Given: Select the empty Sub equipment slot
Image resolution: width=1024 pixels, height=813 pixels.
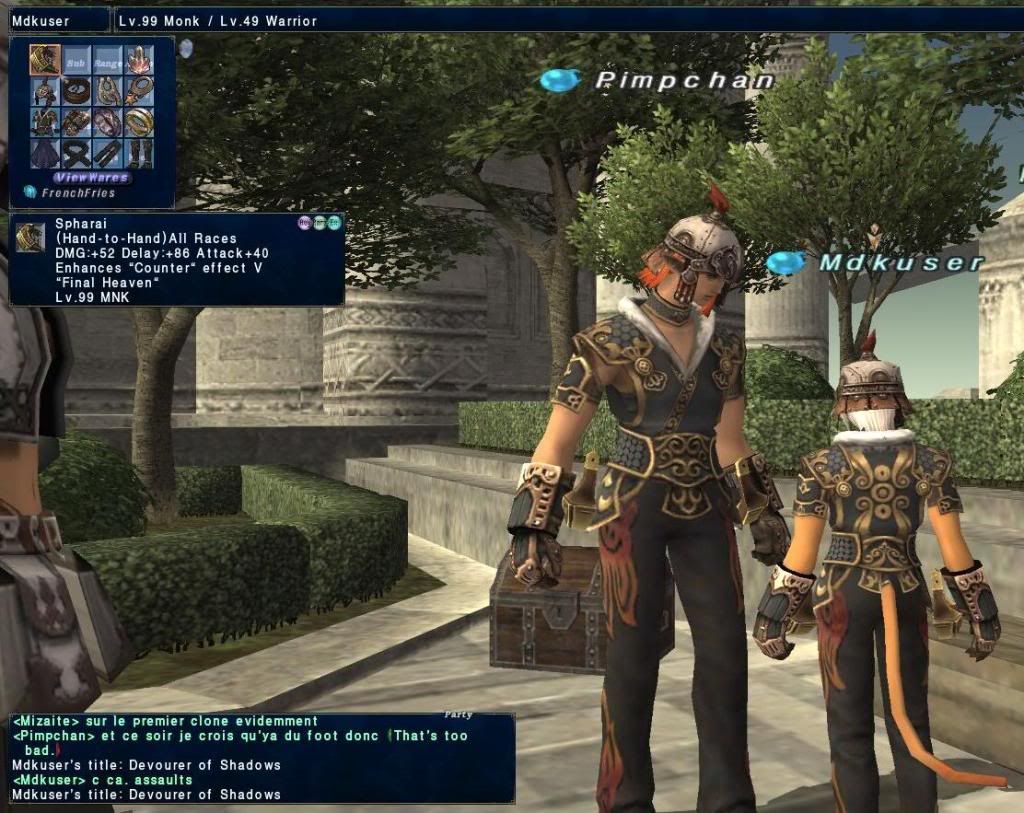Looking at the screenshot, I should pyautogui.click(x=76, y=61).
